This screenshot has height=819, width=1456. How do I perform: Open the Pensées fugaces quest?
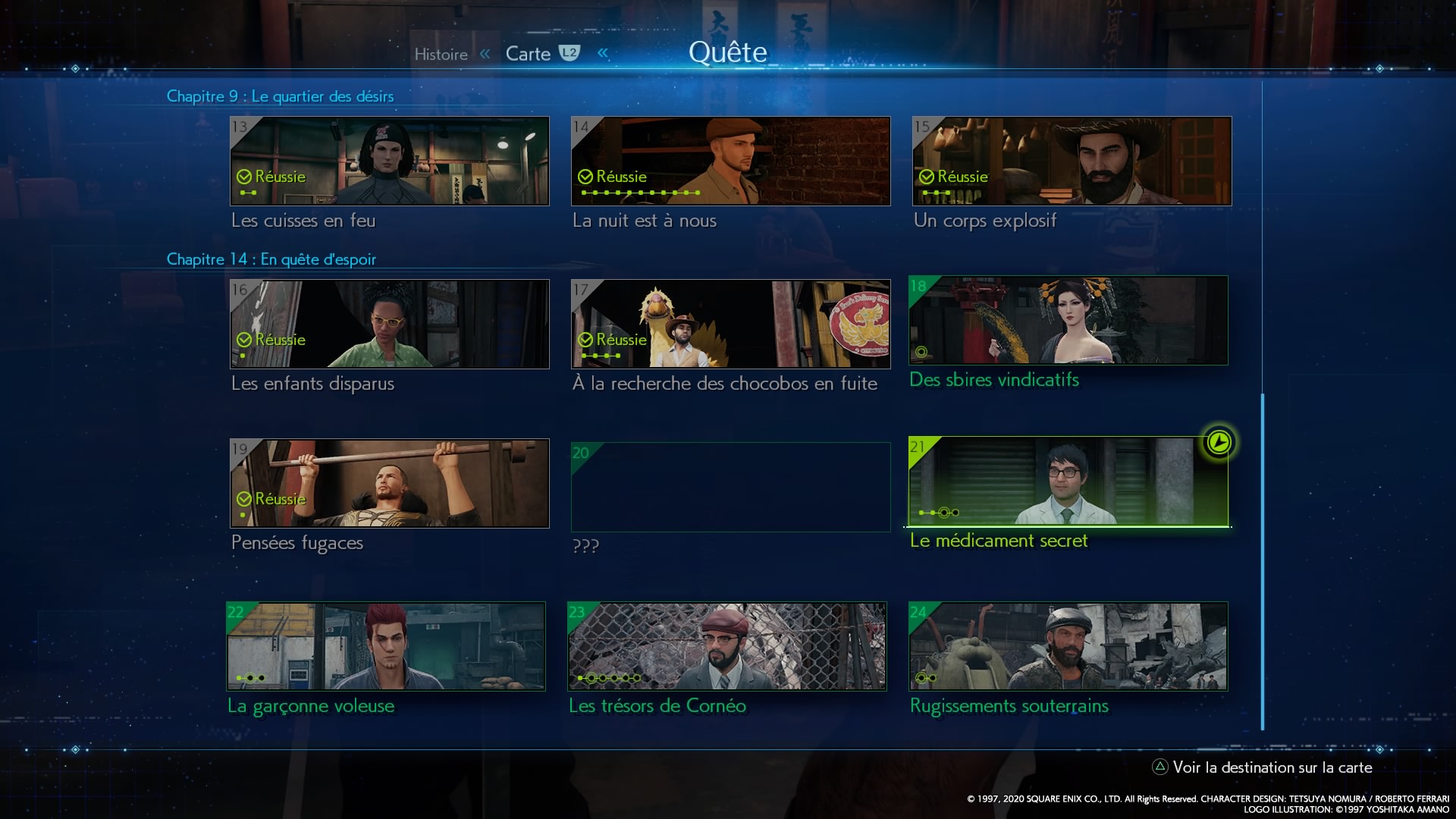[389, 483]
